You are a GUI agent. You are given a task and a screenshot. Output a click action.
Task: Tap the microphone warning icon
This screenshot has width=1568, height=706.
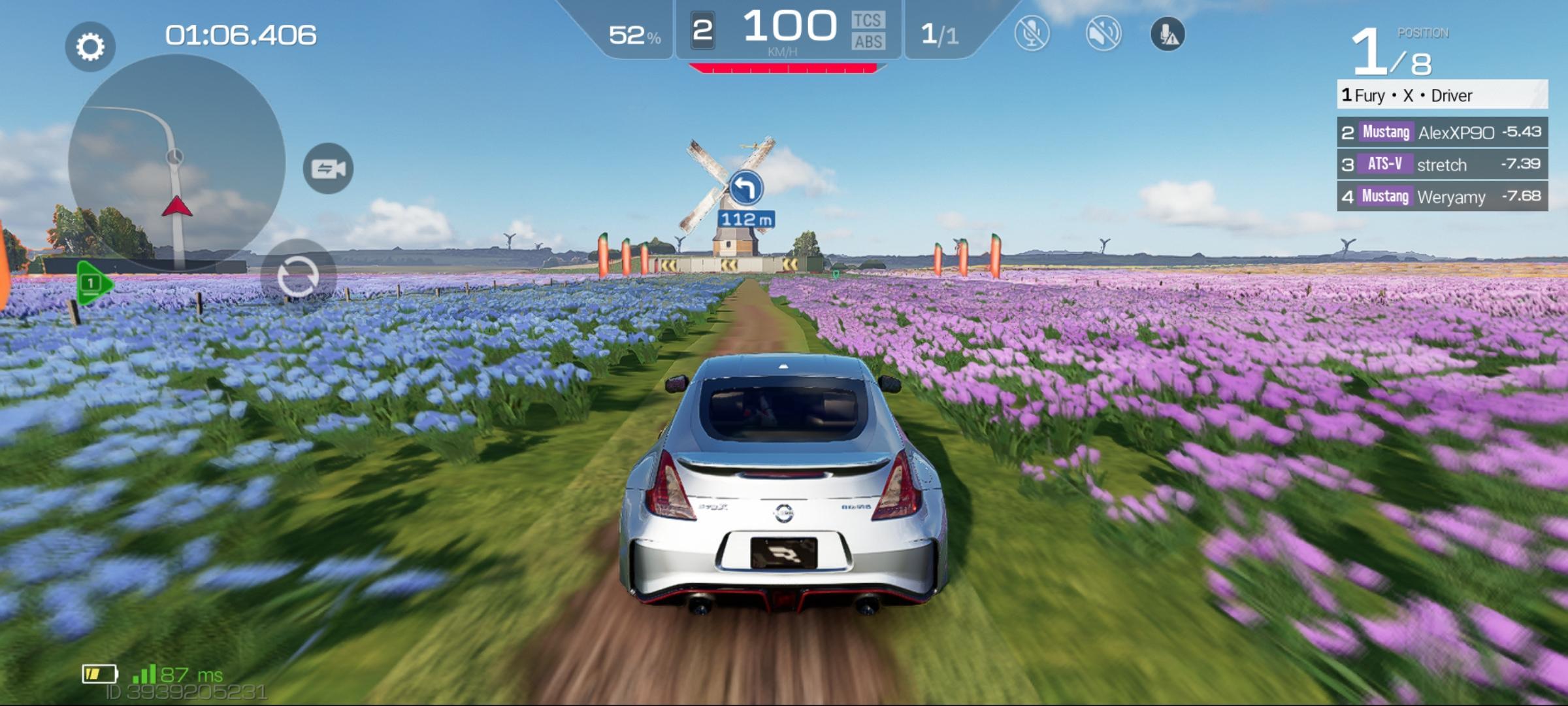click(1168, 34)
